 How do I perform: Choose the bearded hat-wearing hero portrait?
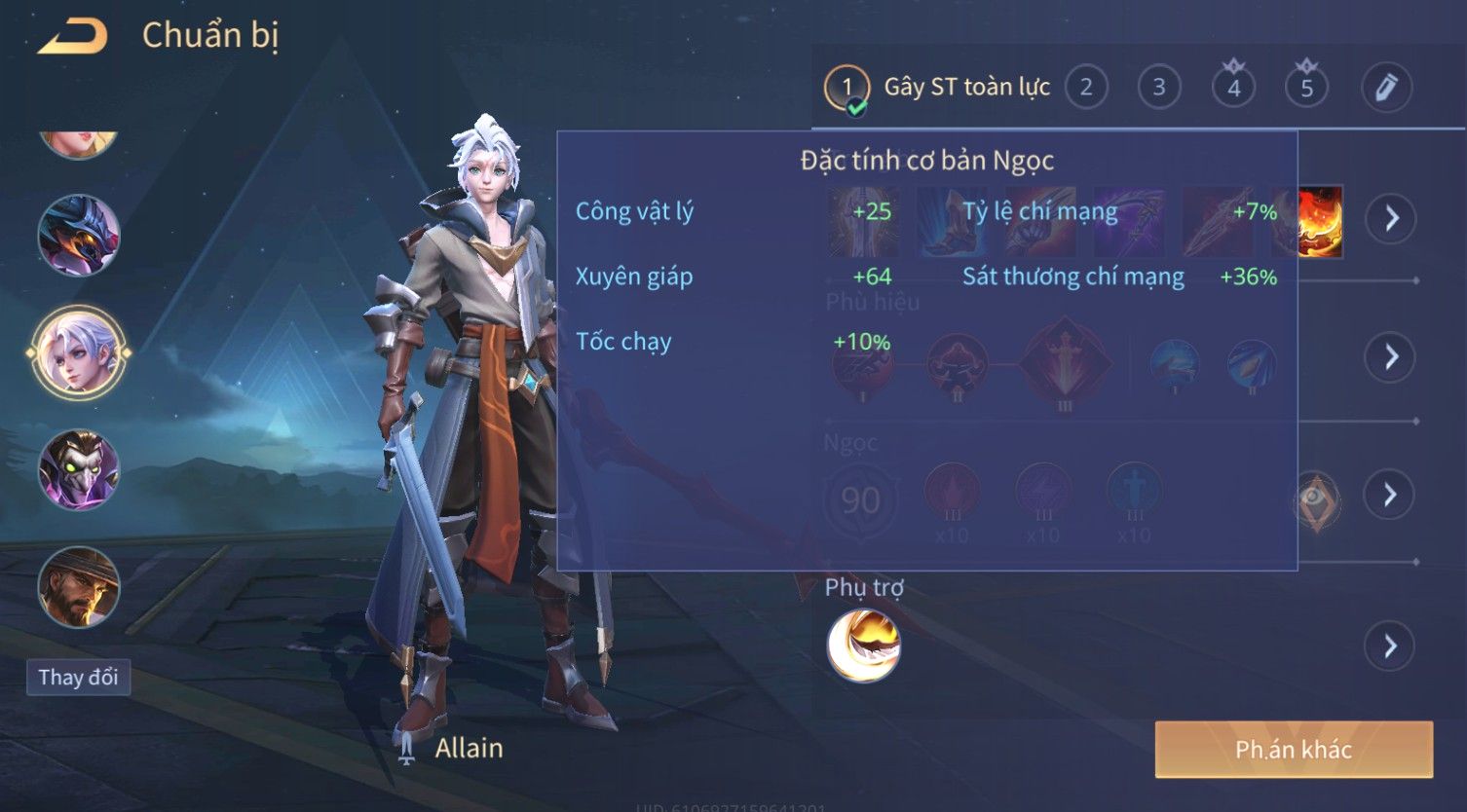pyautogui.click(x=78, y=587)
